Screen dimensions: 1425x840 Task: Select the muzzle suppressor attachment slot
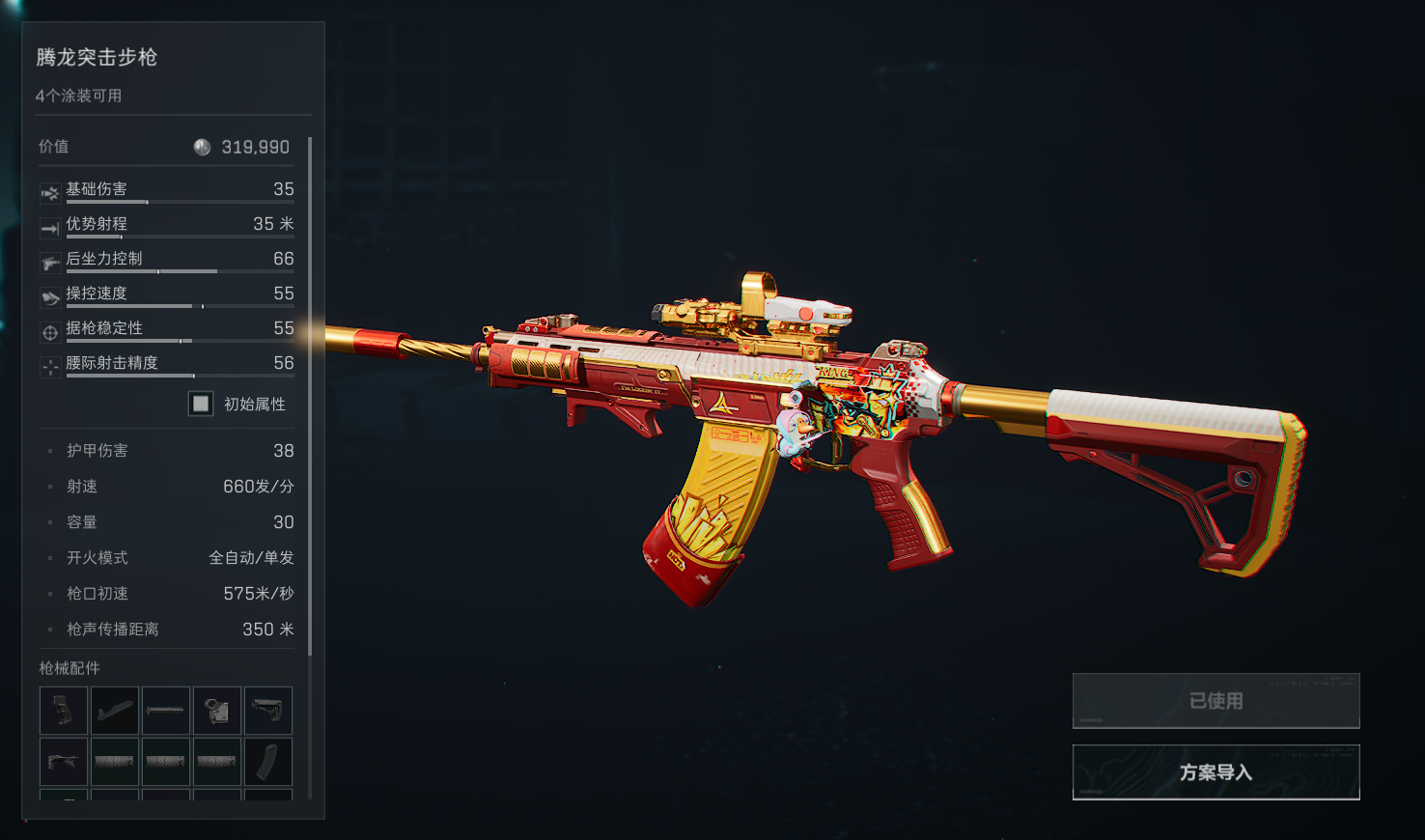166,711
